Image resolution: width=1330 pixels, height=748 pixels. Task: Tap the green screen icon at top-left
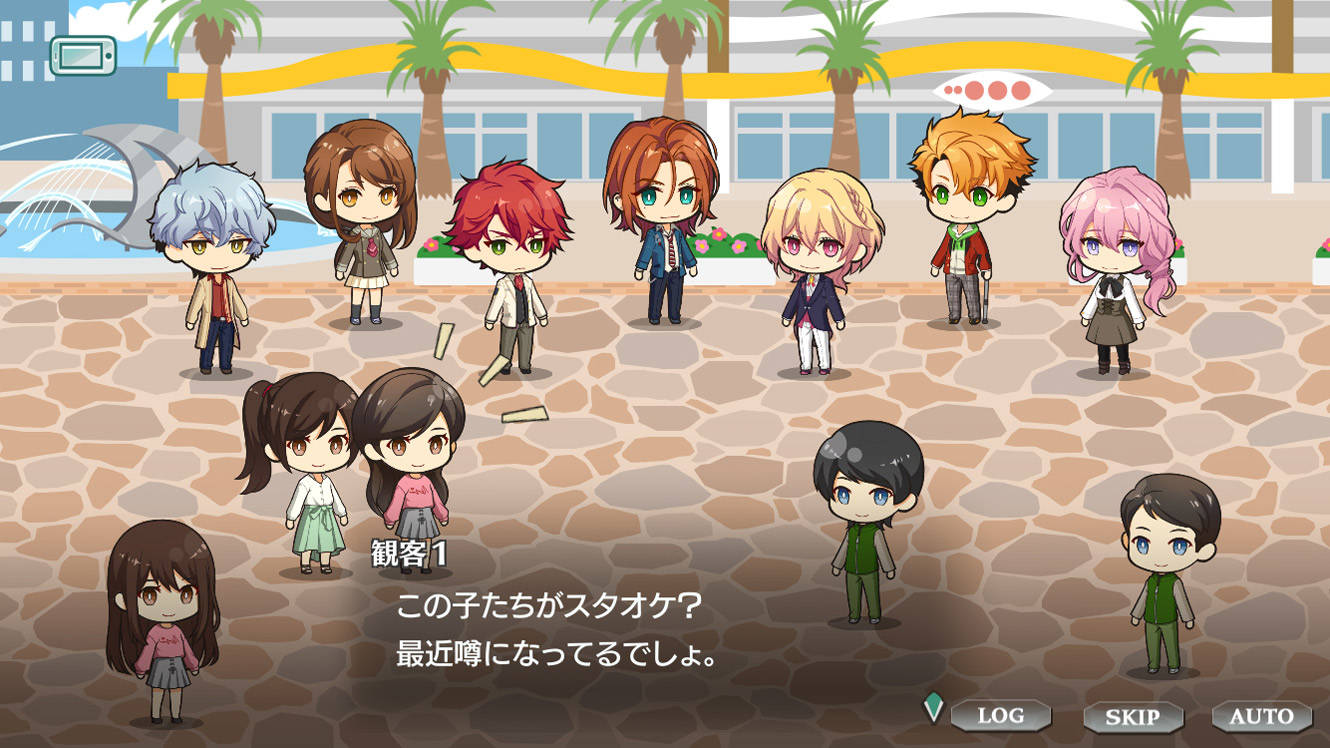click(x=83, y=56)
